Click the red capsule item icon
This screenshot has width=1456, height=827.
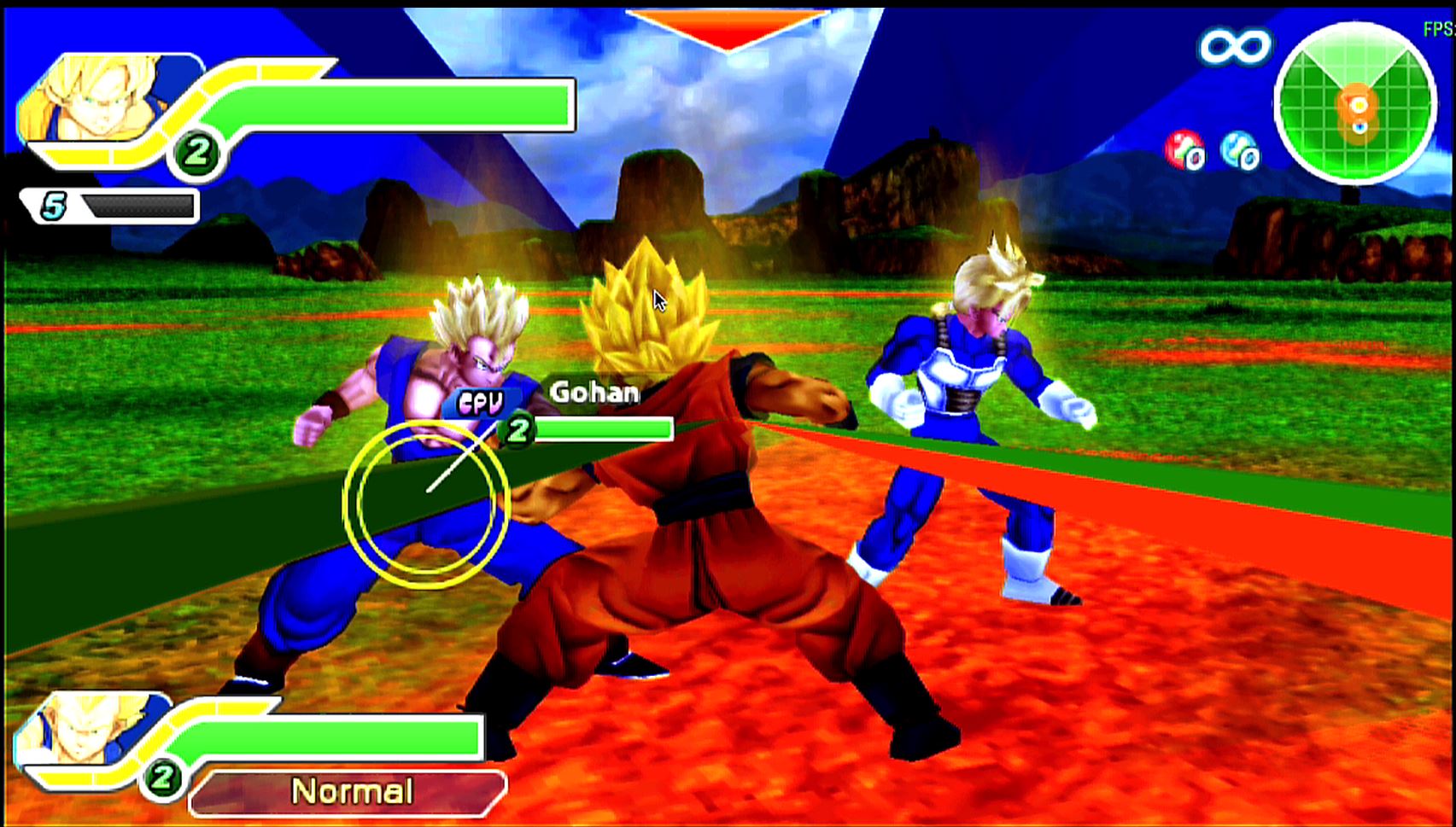click(1184, 150)
